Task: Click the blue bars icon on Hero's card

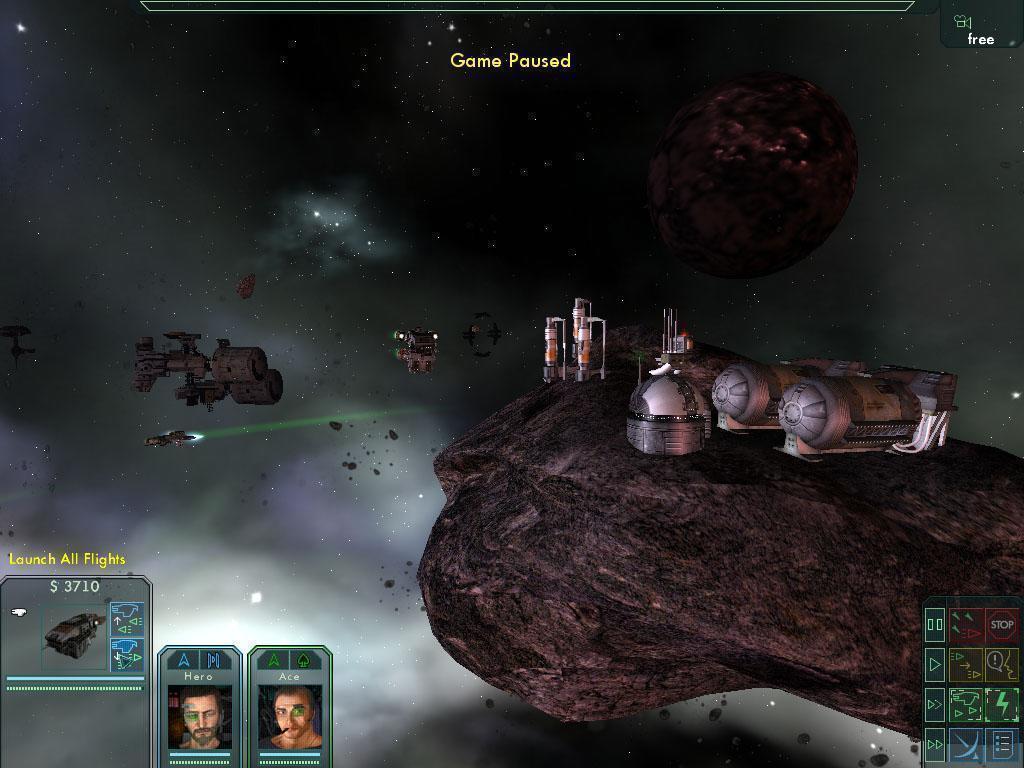Action: [213, 660]
